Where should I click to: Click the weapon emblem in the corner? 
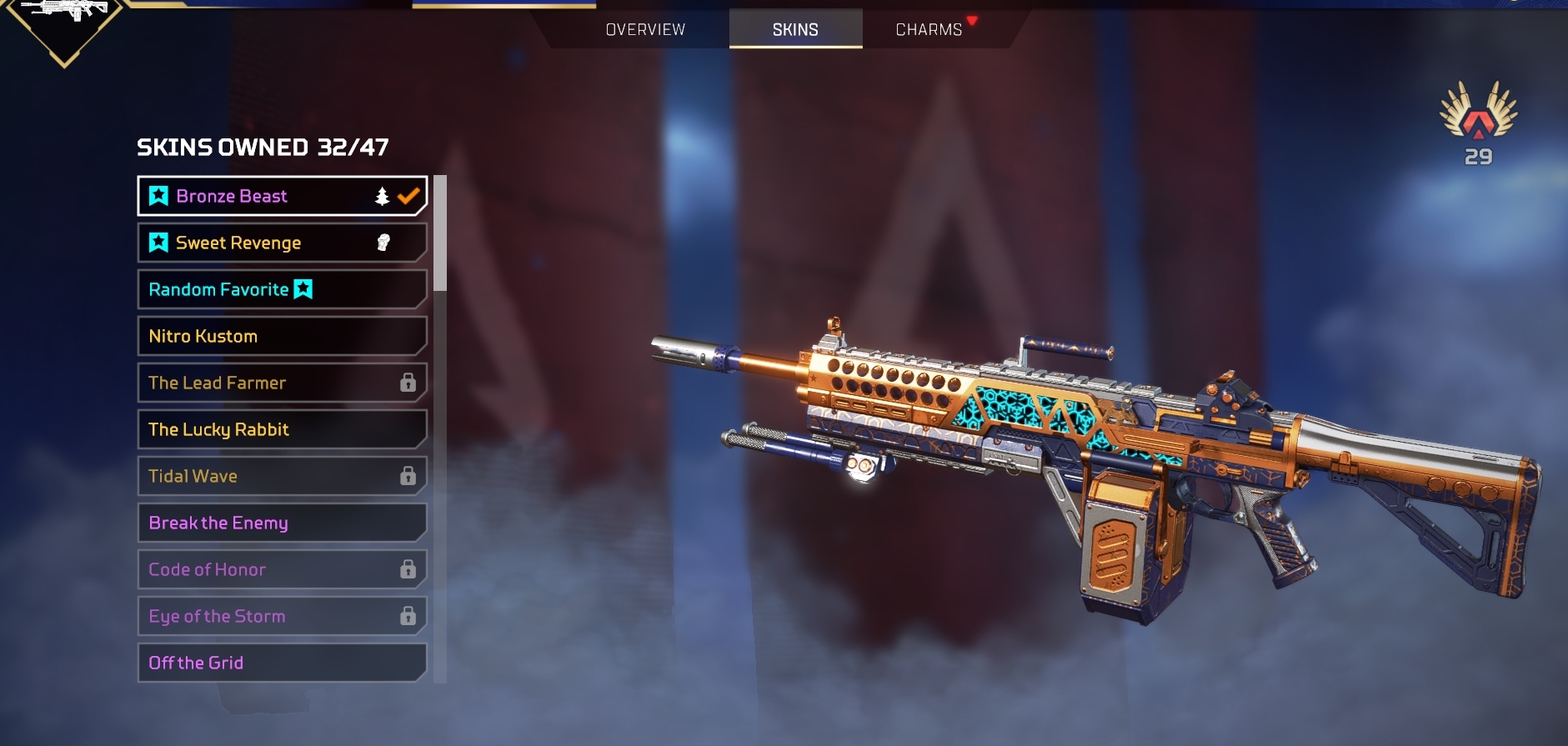coord(65,21)
